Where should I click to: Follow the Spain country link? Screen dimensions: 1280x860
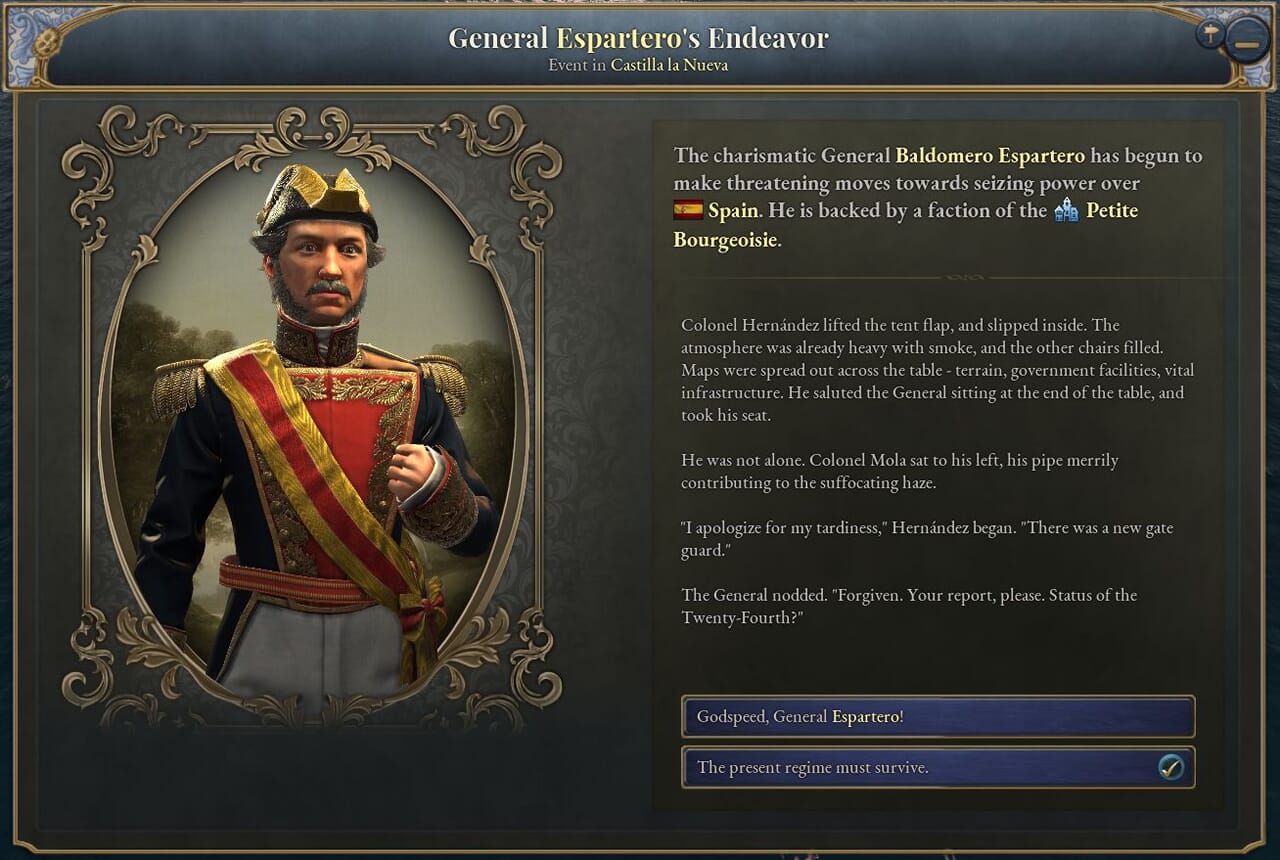click(x=733, y=211)
